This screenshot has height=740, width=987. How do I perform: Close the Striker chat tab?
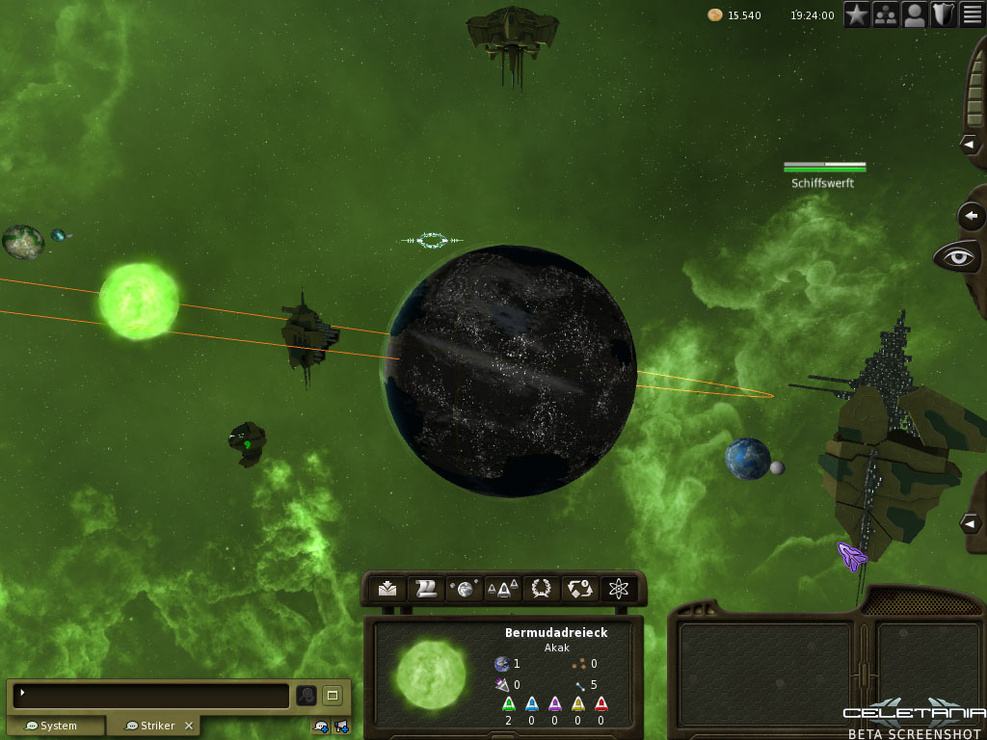point(188,726)
